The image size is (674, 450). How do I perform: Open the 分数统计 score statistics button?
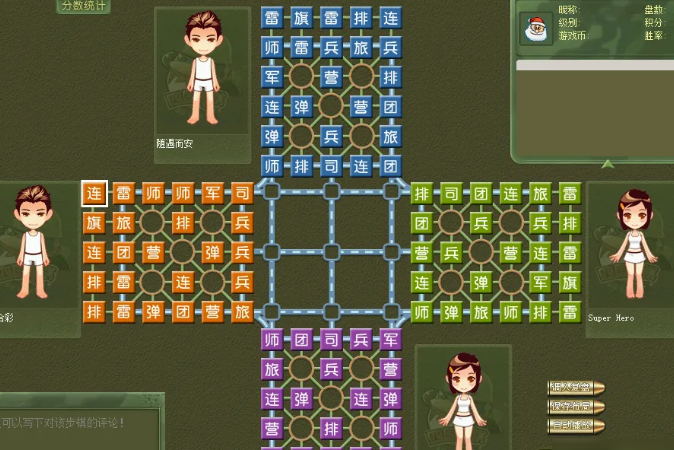point(84,6)
